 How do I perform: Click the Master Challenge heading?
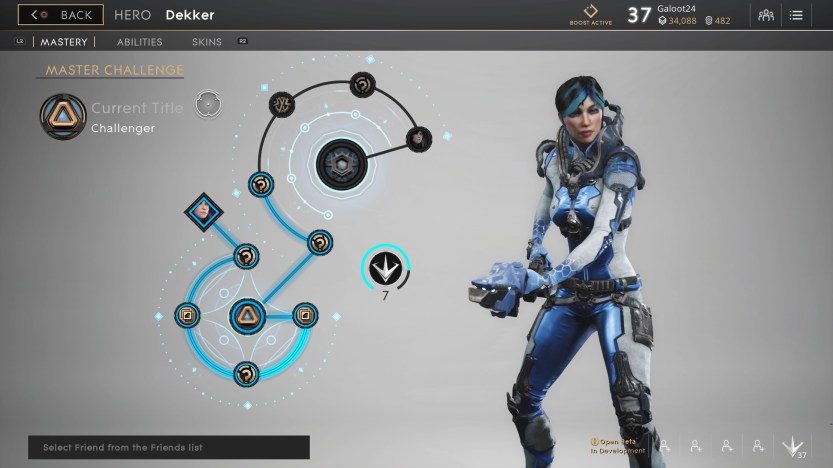tap(114, 70)
